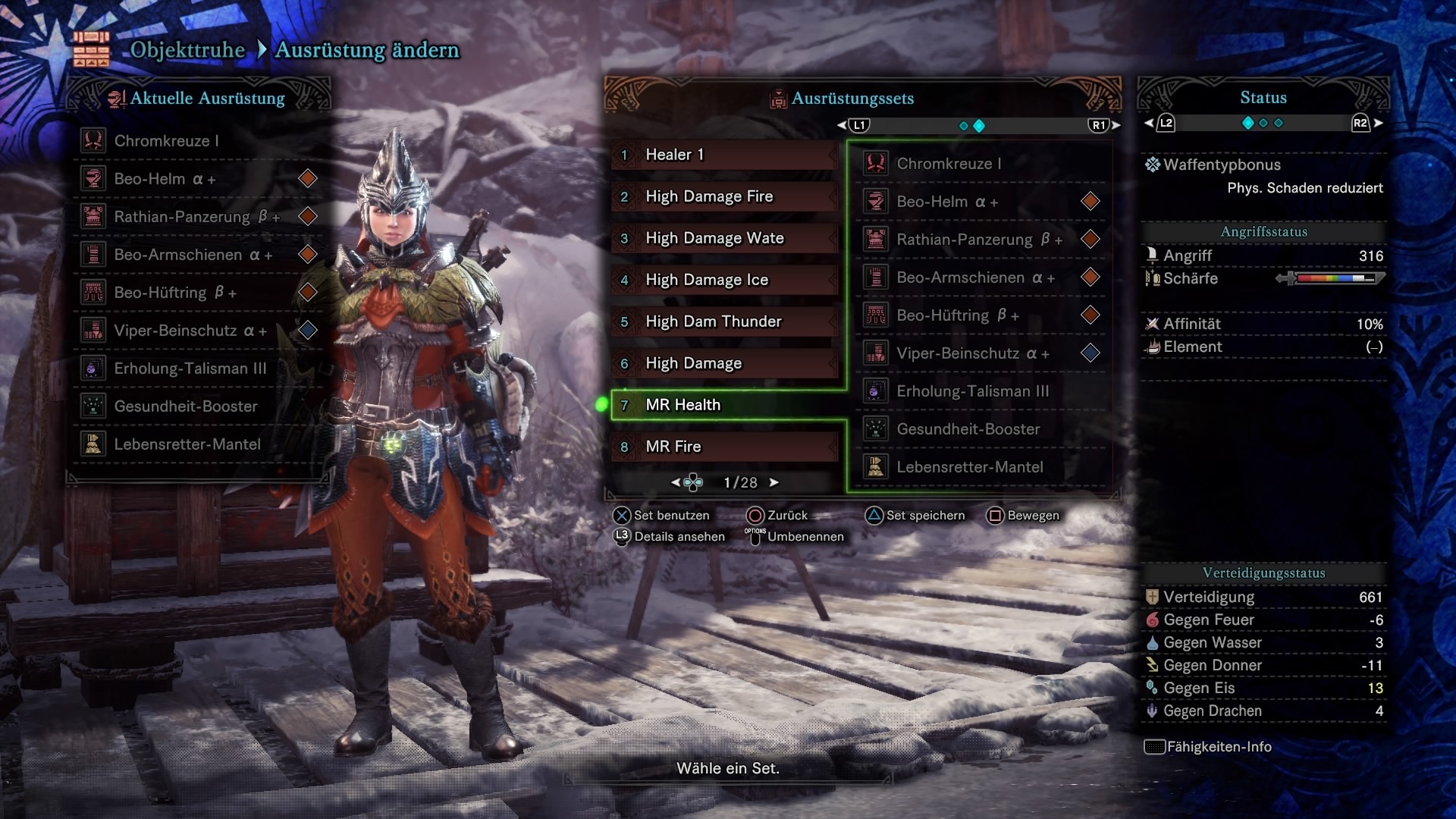The width and height of the screenshot is (1456, 819).
Task: Click the Gesundheit-Booster item icon
Action: point(93,406)
